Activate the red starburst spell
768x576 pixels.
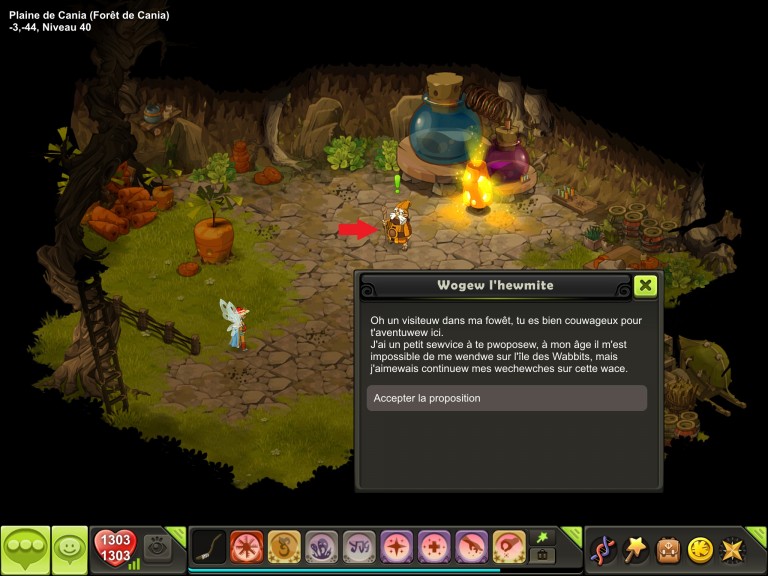[x=246, y=547]
